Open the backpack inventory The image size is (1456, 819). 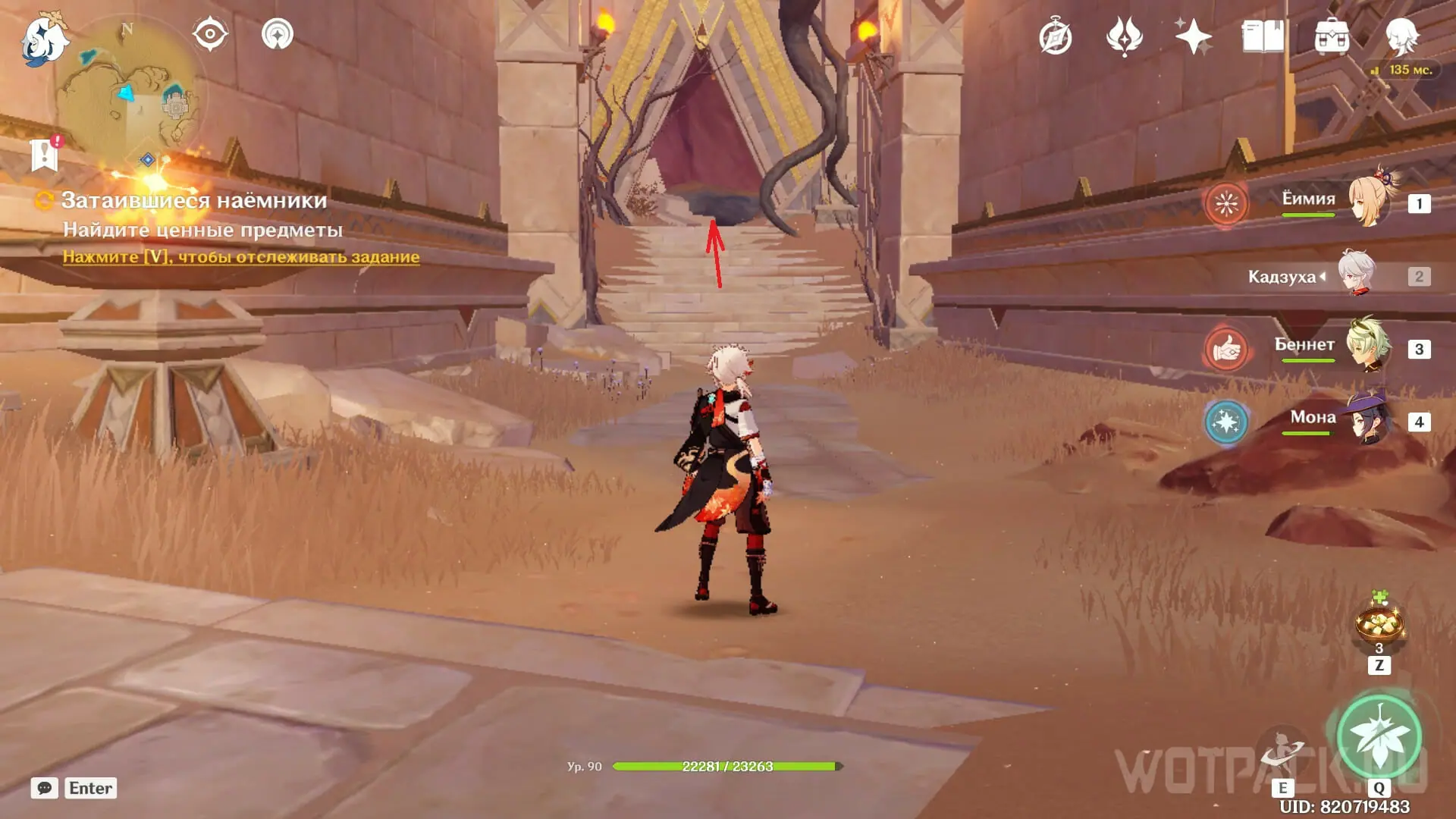[1332, 36]
